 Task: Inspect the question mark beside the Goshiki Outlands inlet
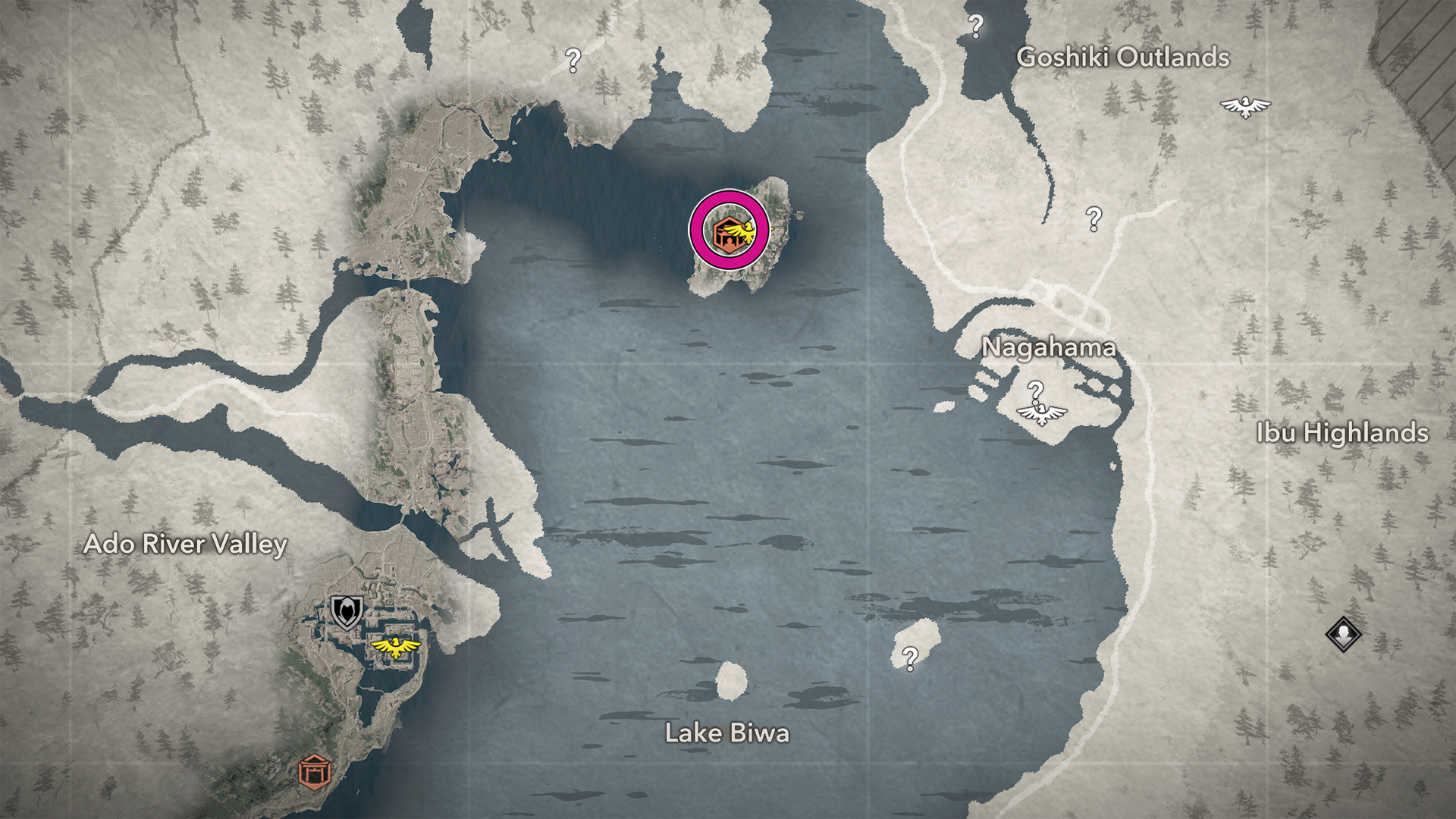click(976, 27)
